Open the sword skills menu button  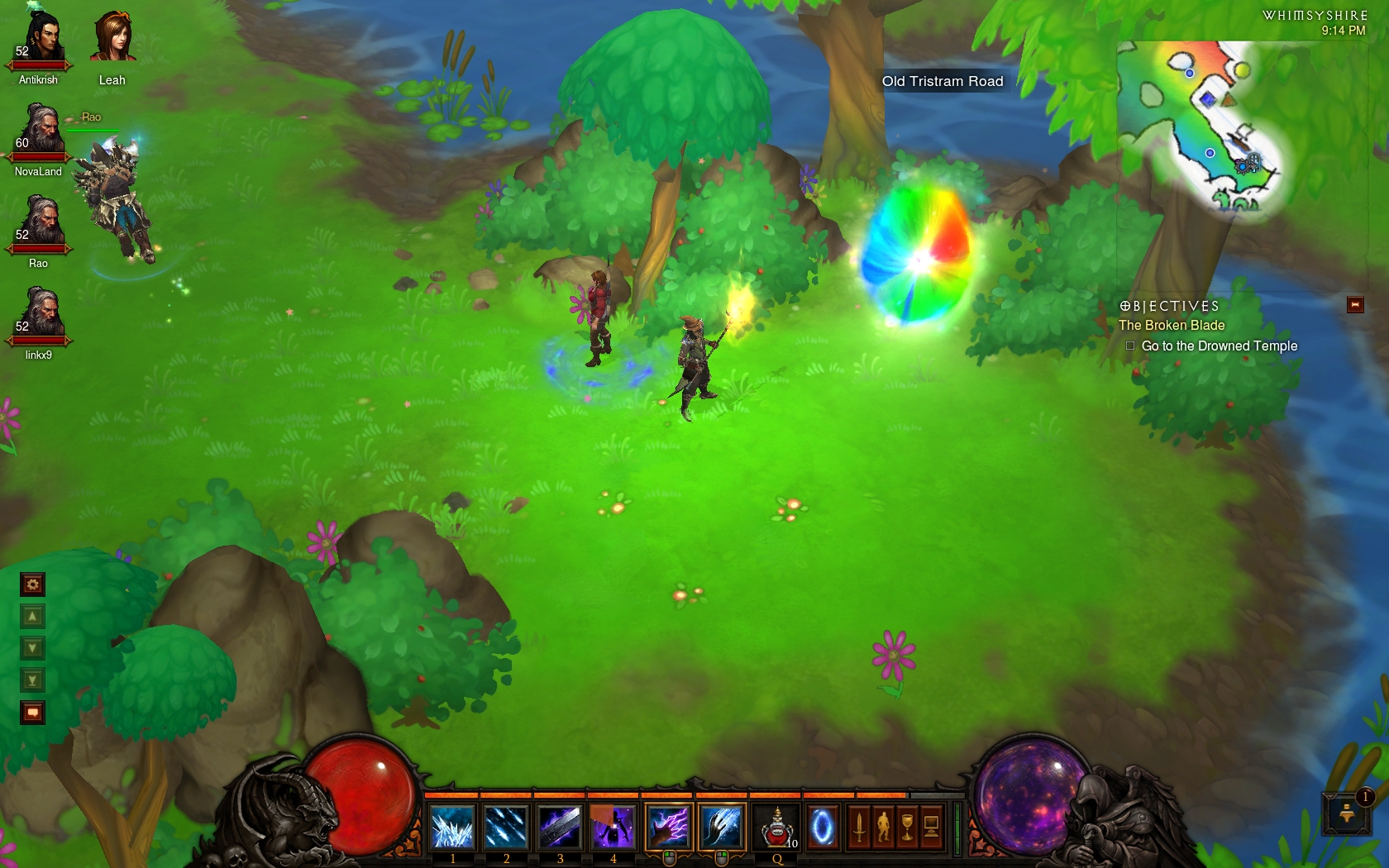(859, 827)
